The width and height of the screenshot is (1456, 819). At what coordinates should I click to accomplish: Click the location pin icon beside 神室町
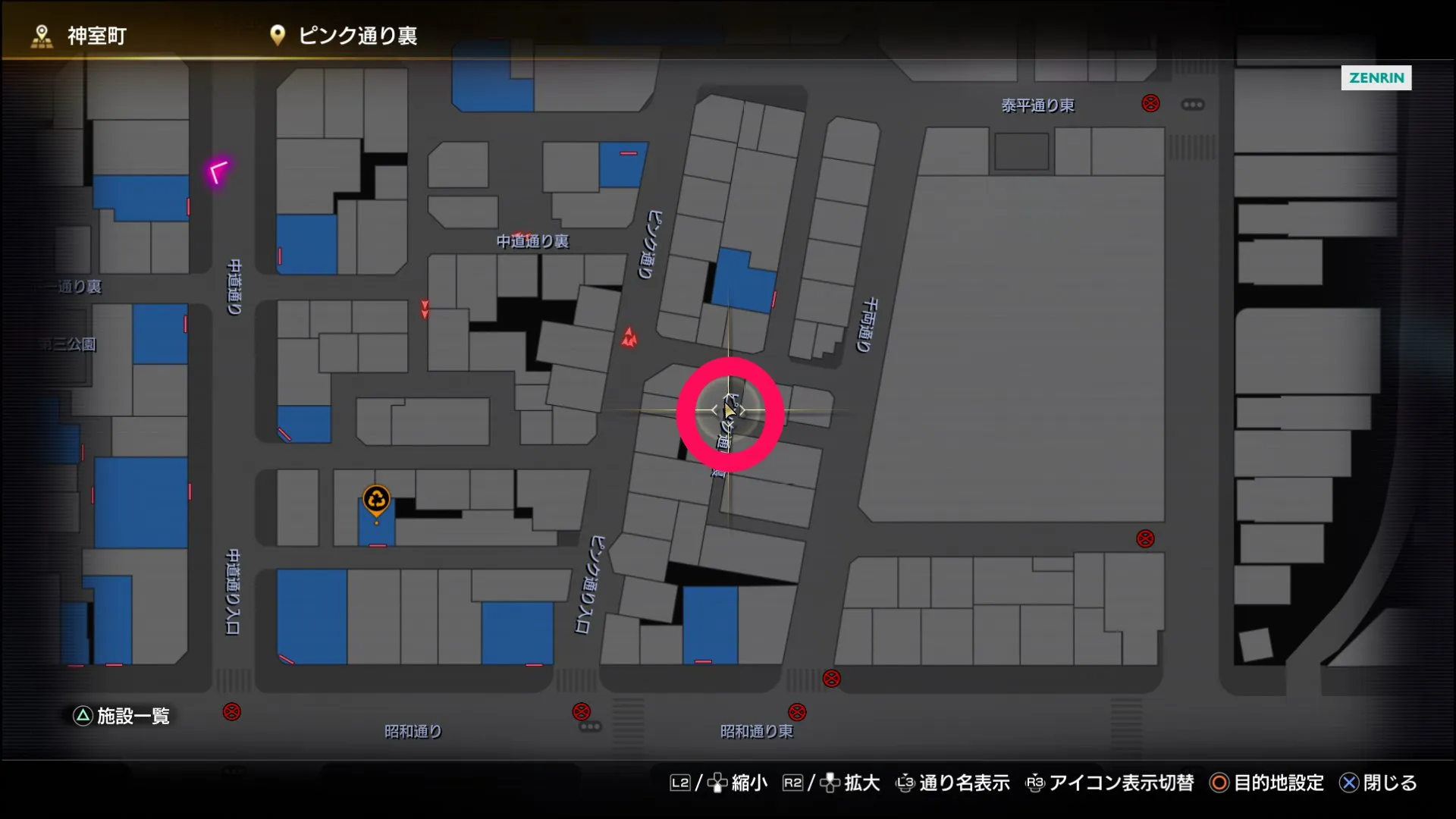coord(40,34)
